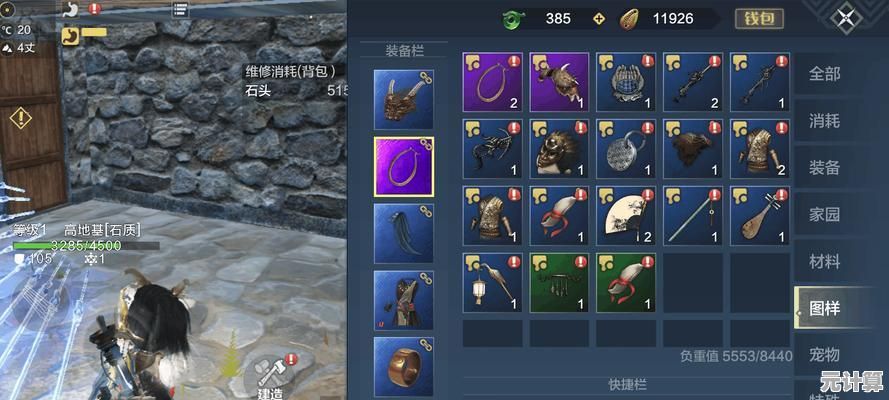This screenshot has width=889, height=400.
Task: Click the equipped horned demon mask slot
Action: 403,99
